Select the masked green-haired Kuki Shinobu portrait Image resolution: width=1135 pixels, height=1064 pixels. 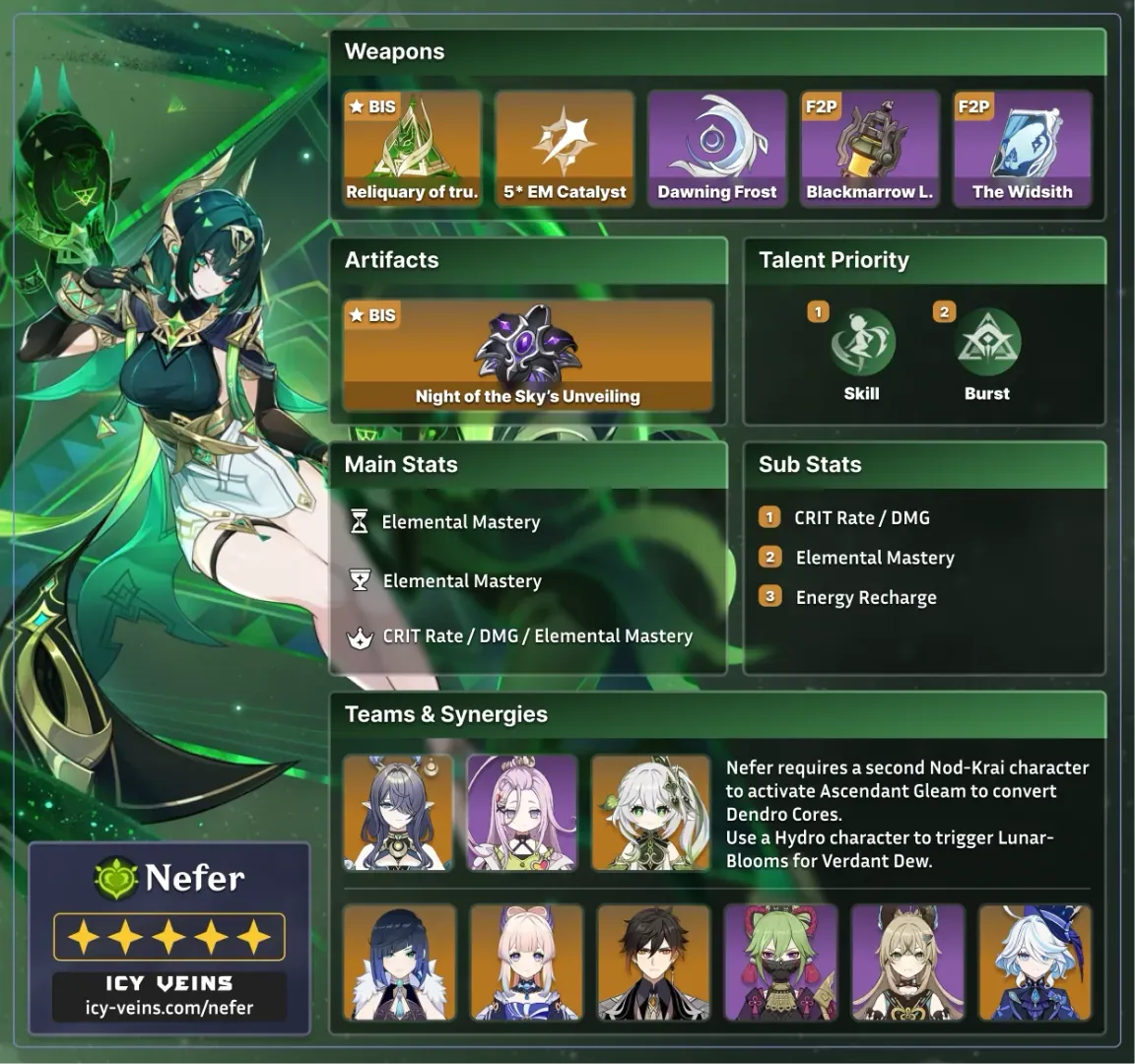[780, 963]
